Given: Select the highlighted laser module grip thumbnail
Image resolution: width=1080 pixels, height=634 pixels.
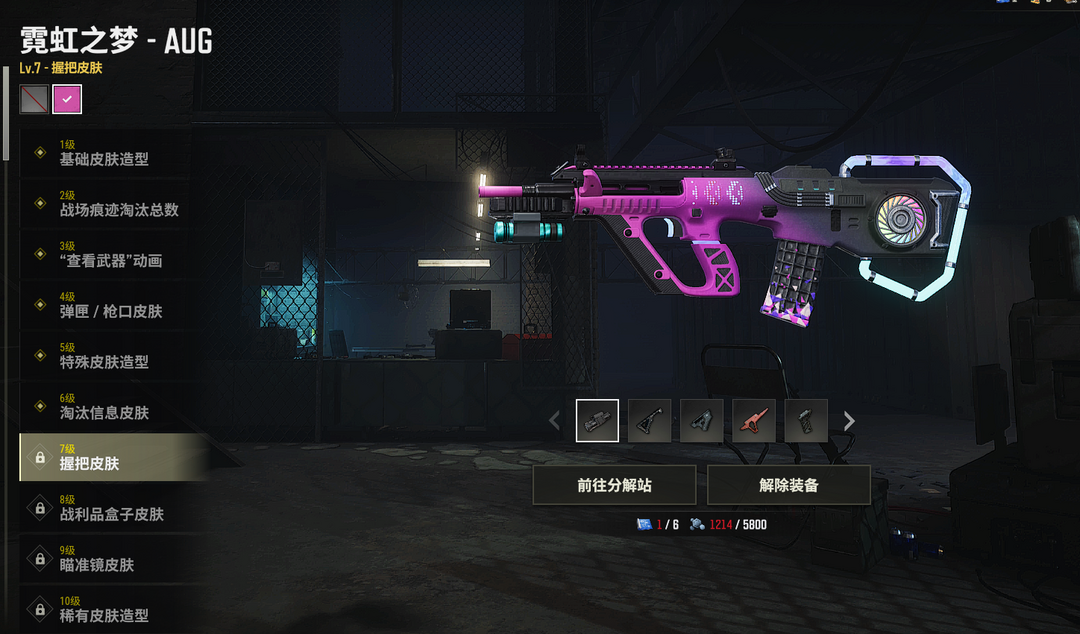Looking at the screenshot, I should coord(597,421).
